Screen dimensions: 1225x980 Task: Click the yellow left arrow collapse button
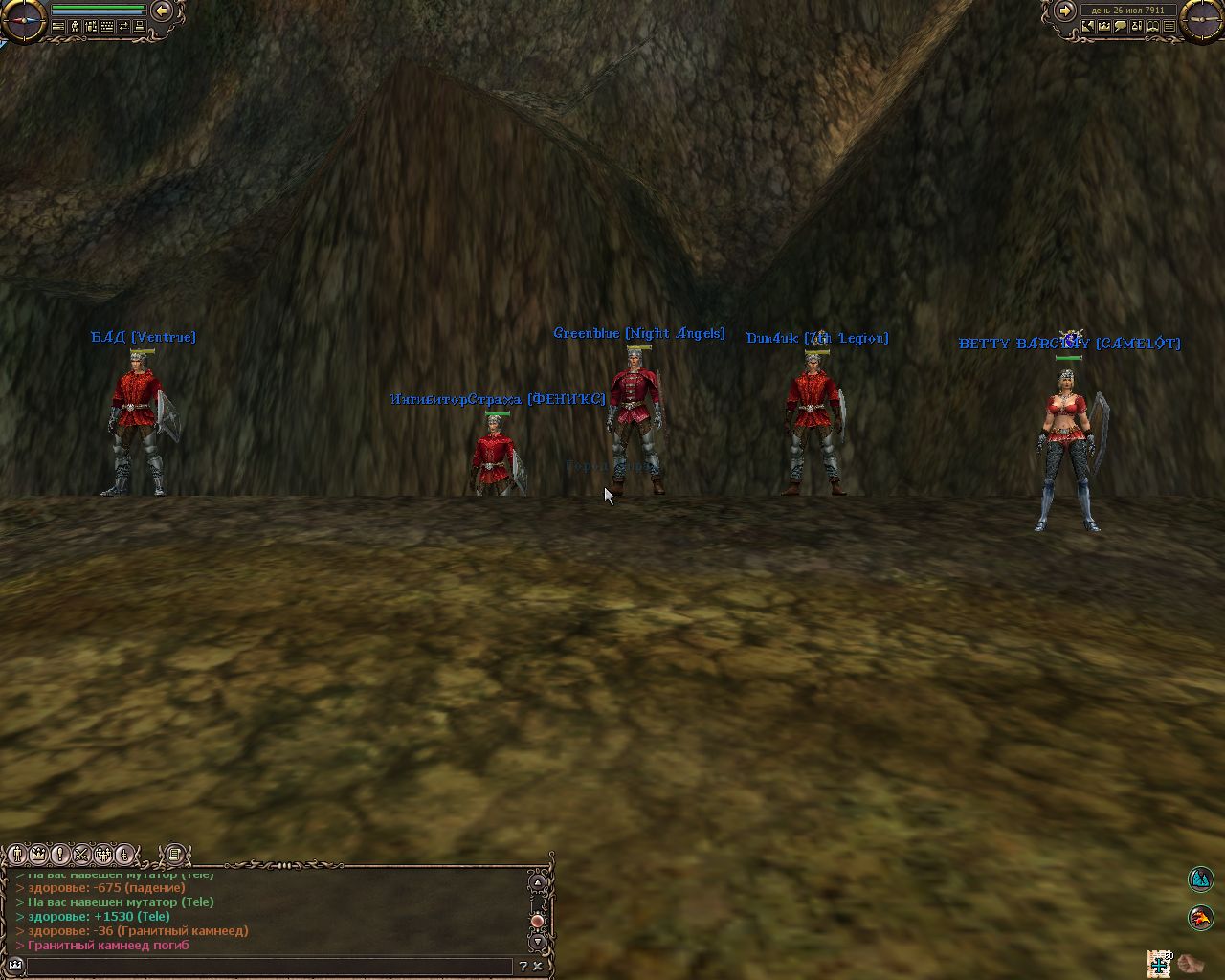click(163, 11)
